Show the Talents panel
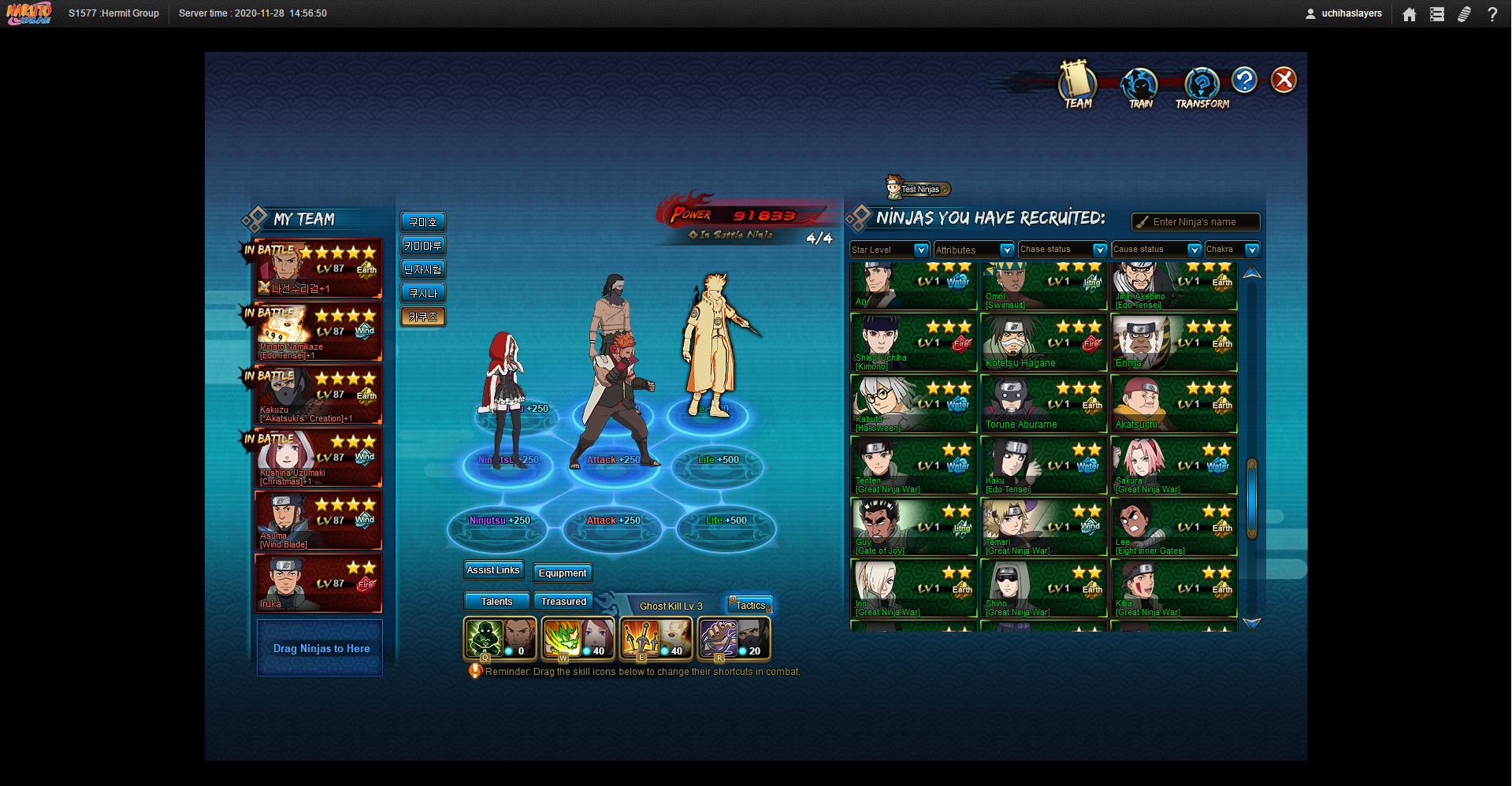Image resolution: width=1512 pixels, height=786 pixels. pos(496,602)
